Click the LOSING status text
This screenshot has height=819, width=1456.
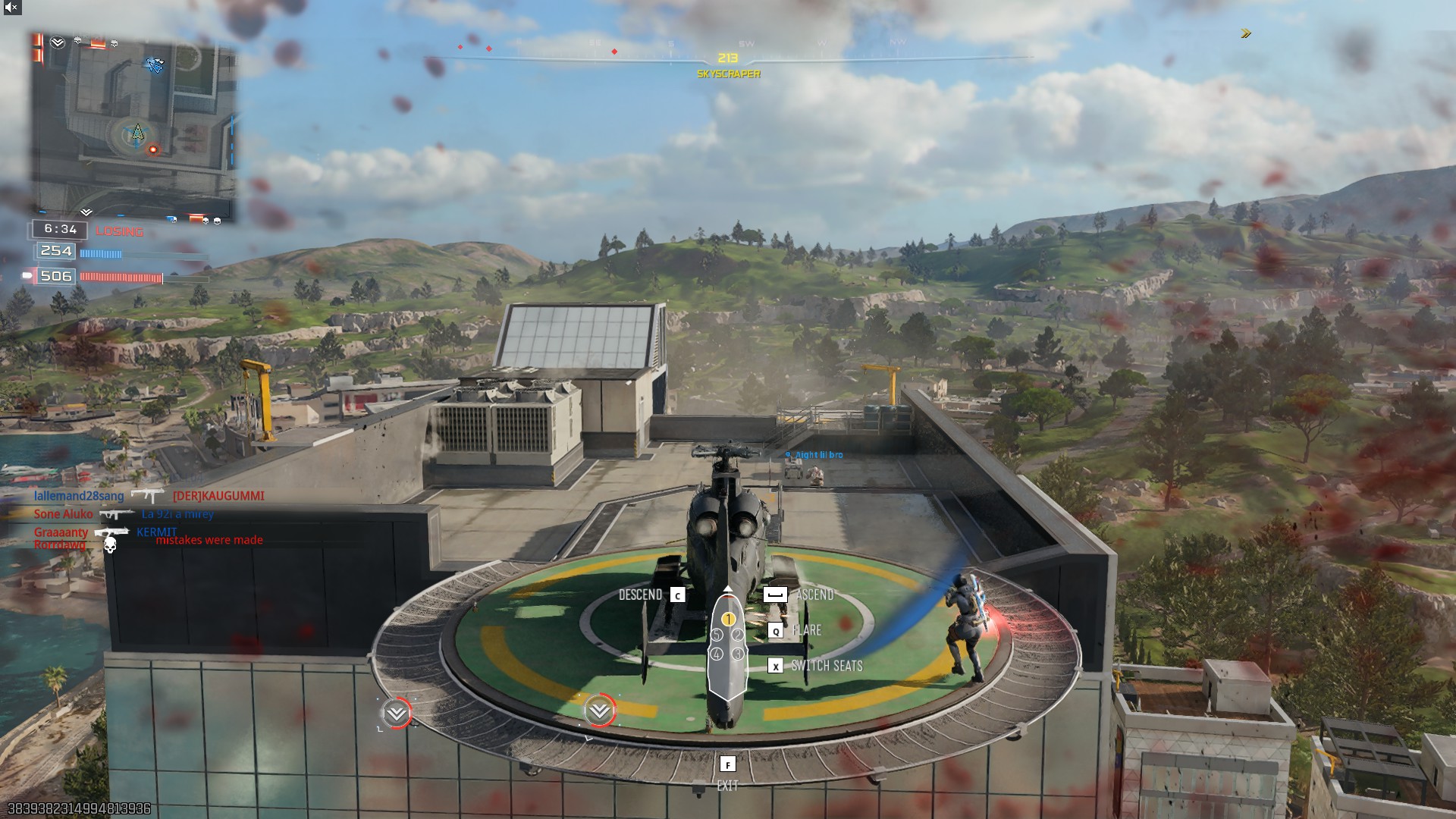pyautogui.click(x=120, y=232)
